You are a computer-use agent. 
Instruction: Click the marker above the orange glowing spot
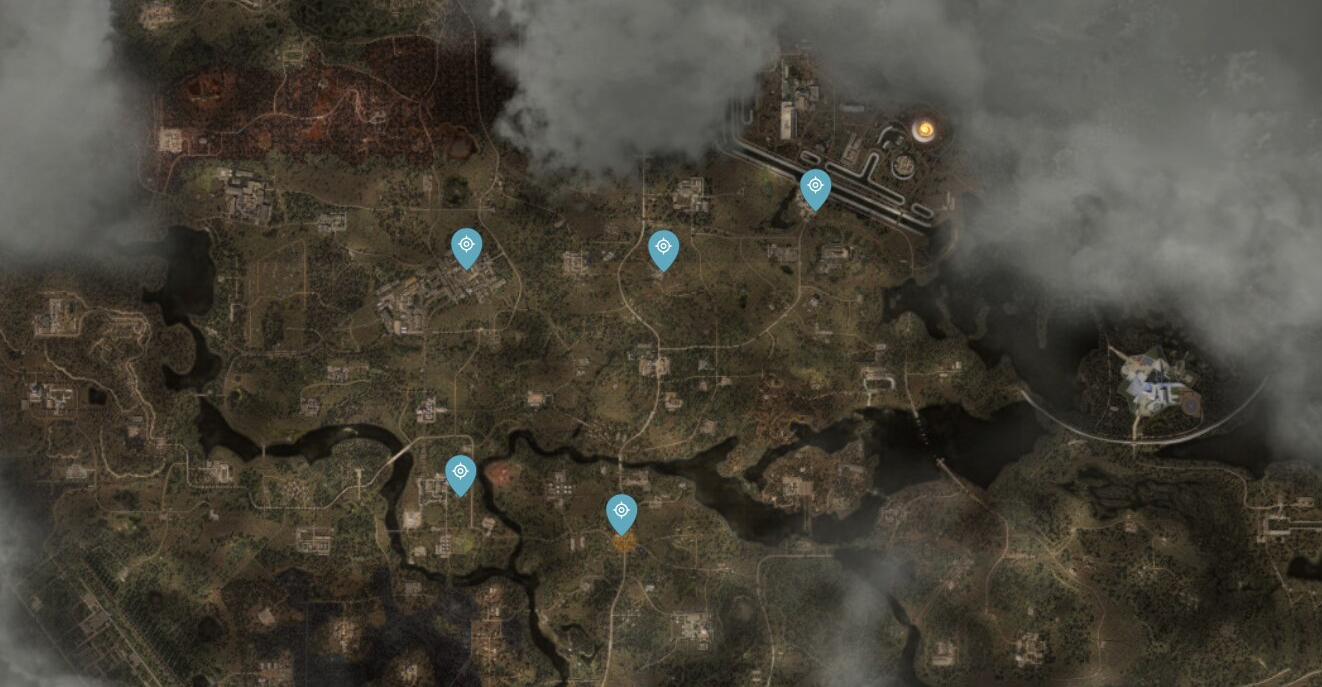(x=621, y=512)
